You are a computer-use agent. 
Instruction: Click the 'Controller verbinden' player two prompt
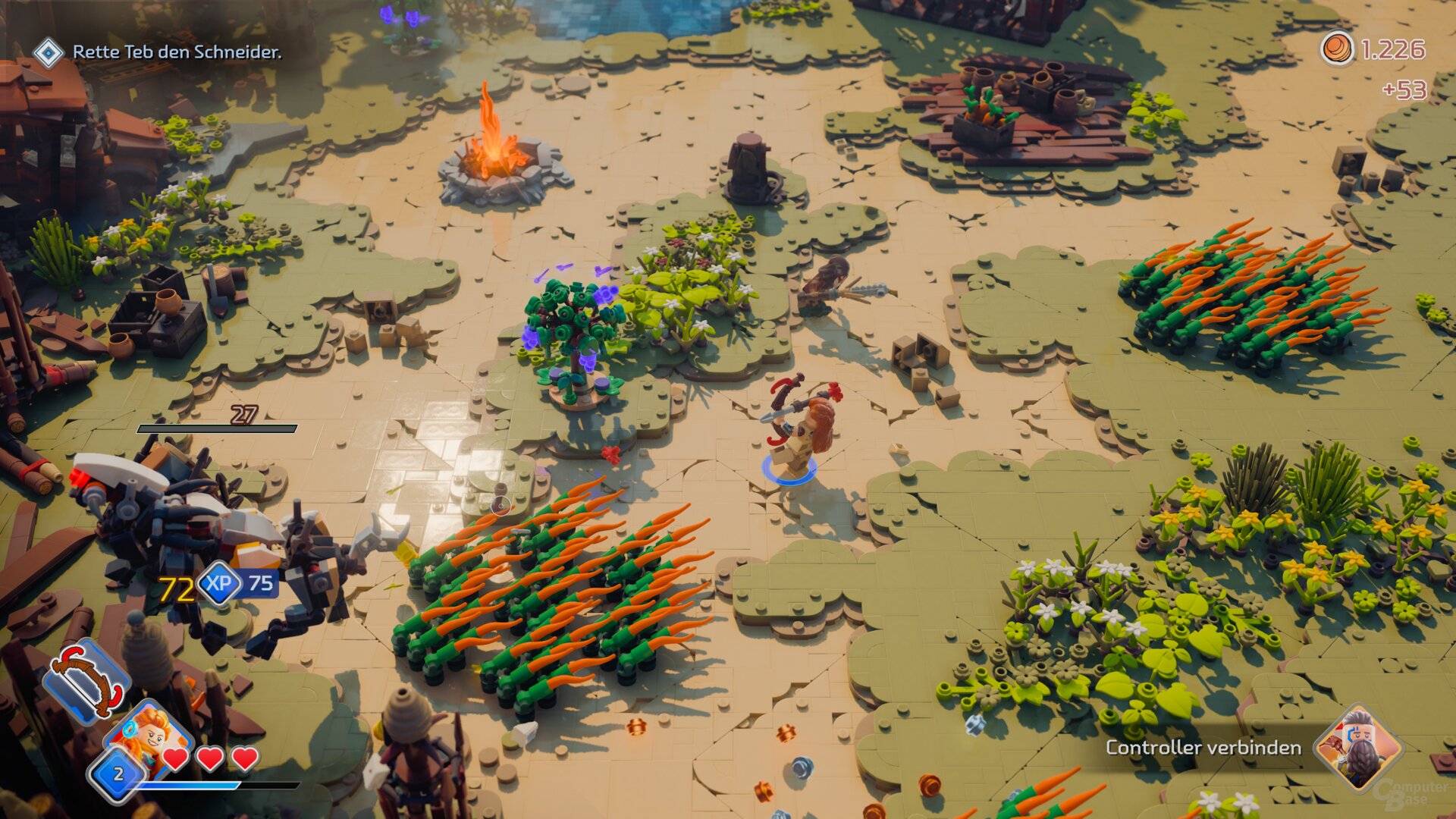tap(1203, 748)
